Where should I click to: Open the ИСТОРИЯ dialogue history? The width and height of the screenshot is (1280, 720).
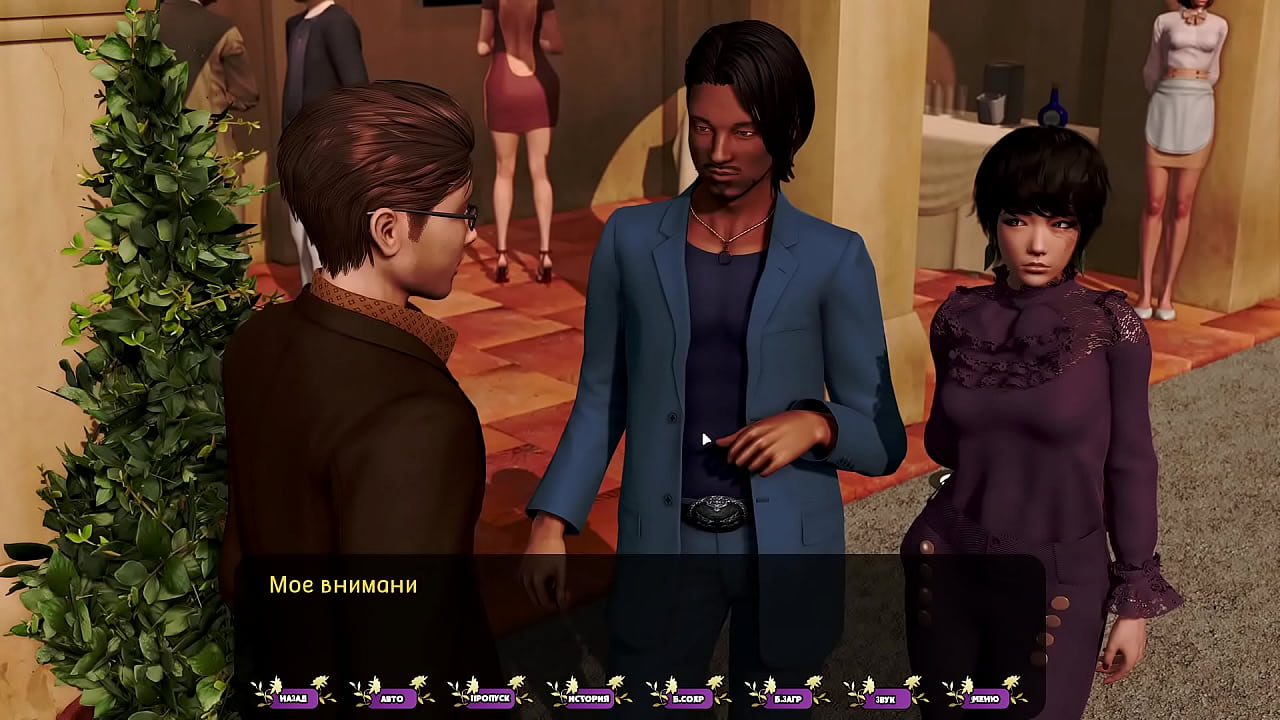[590, 698]
